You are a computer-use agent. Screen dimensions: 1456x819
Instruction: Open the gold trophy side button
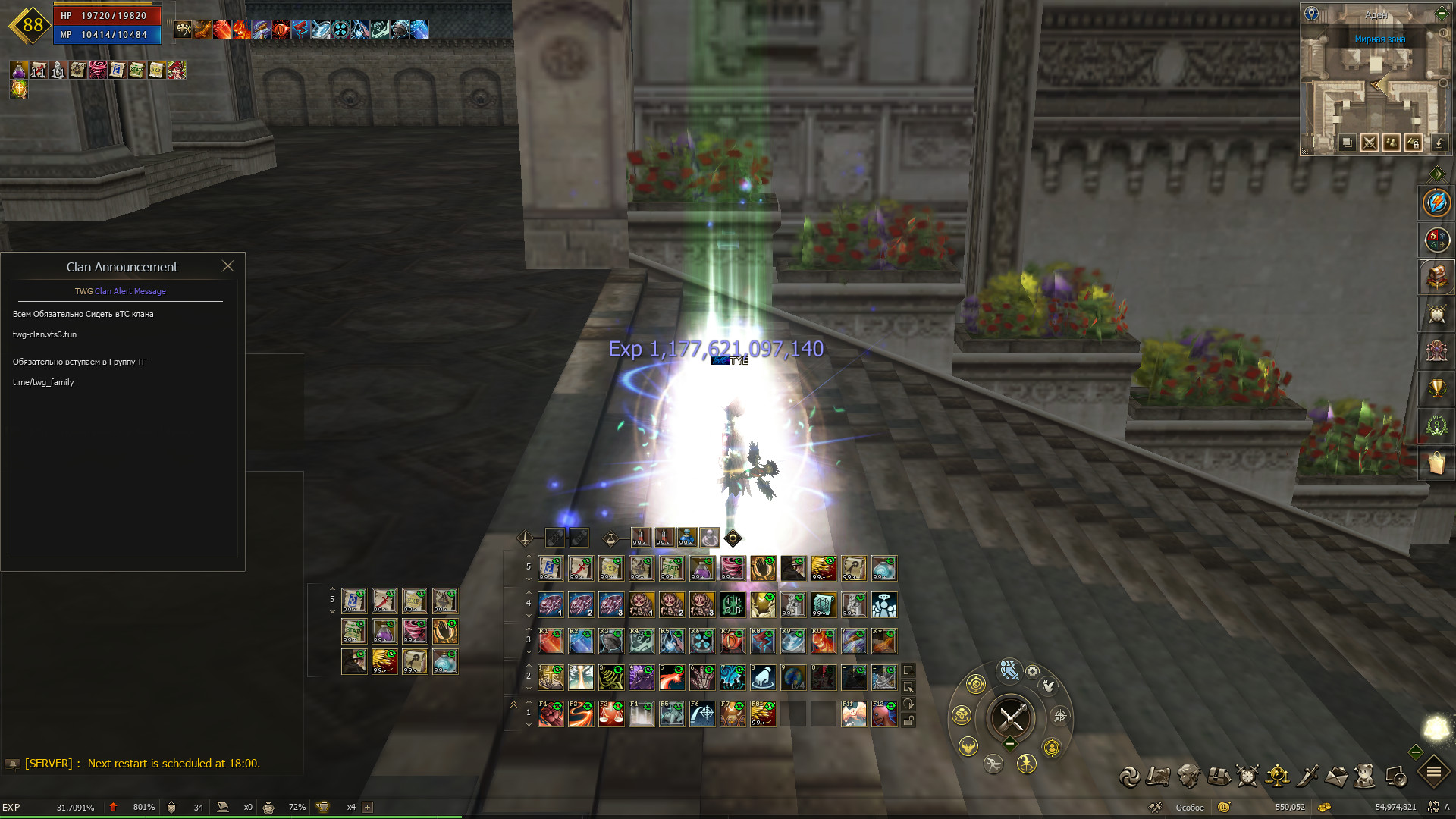1436,388
